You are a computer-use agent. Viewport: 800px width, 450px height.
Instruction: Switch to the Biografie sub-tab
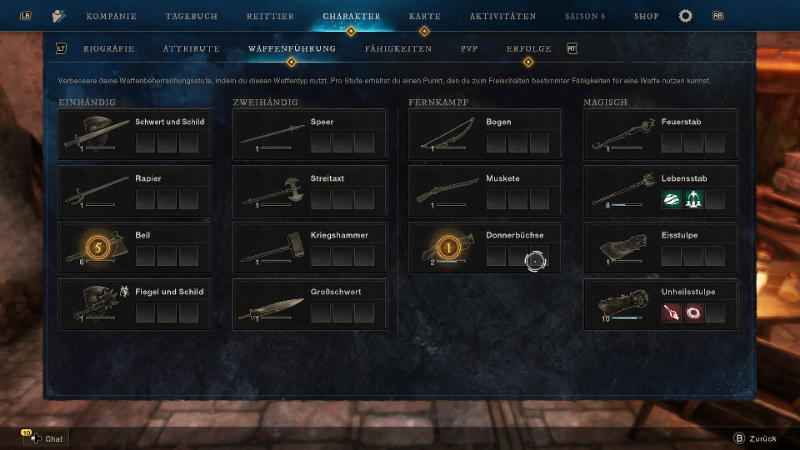point(109,48)
